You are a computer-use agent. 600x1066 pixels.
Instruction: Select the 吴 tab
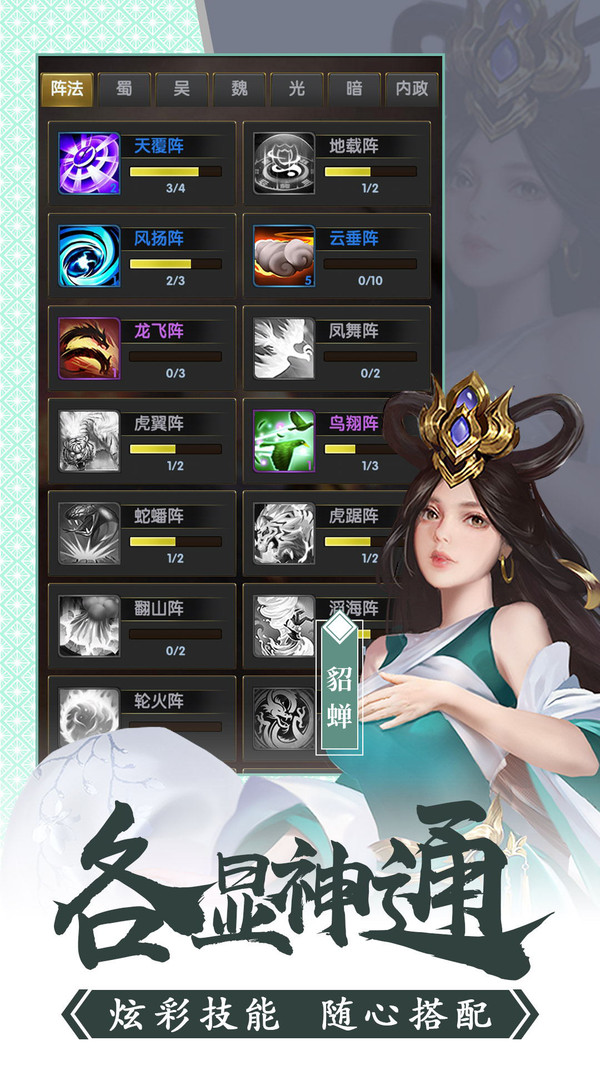(182, 89)
